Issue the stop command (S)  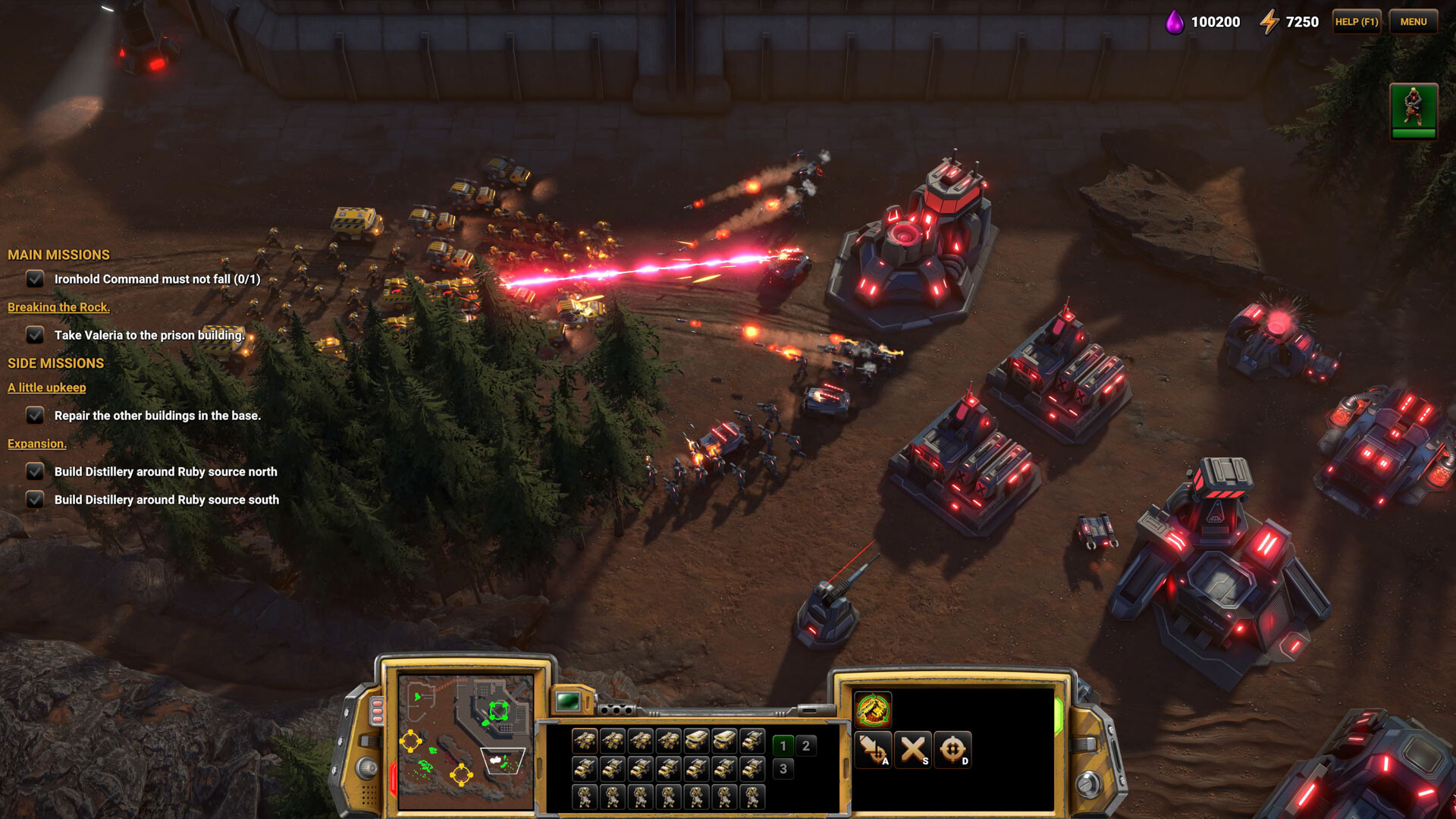(x=913, y=749)
